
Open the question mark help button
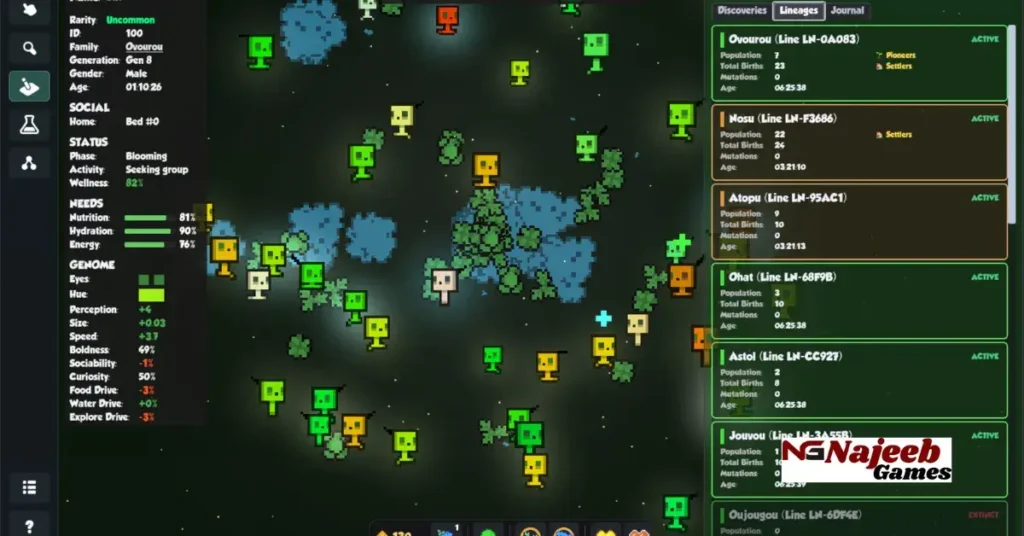pyautogui.click(x=29, y=525)
